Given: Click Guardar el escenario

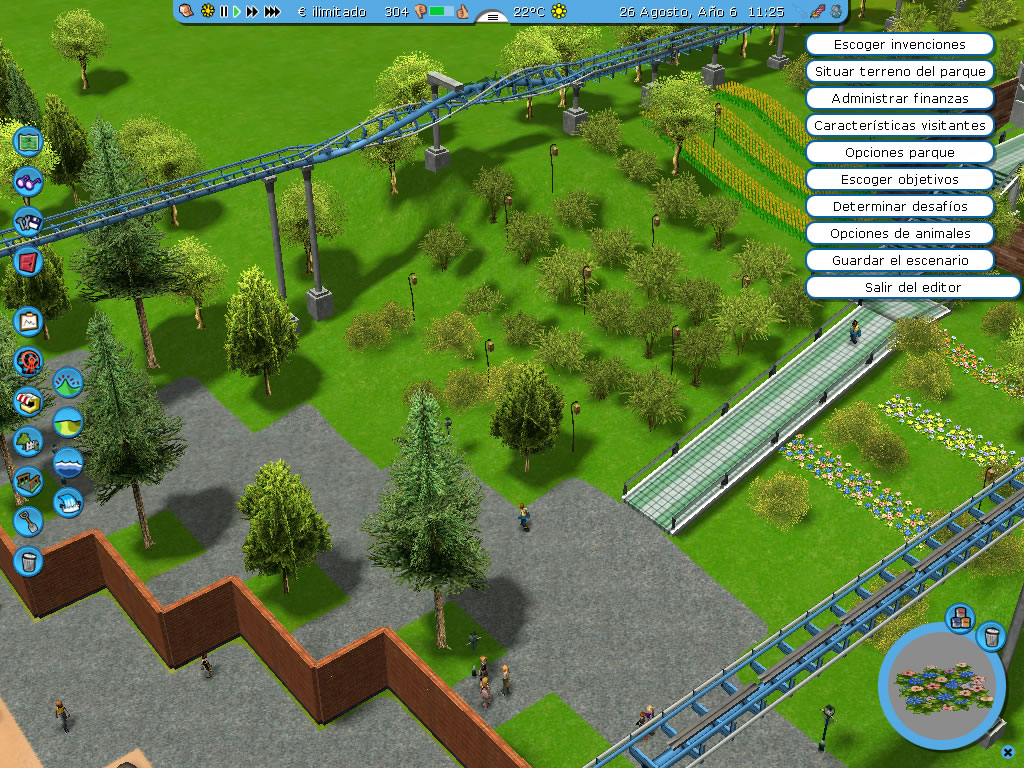Looking at the screenshot, I should point(899,261).
